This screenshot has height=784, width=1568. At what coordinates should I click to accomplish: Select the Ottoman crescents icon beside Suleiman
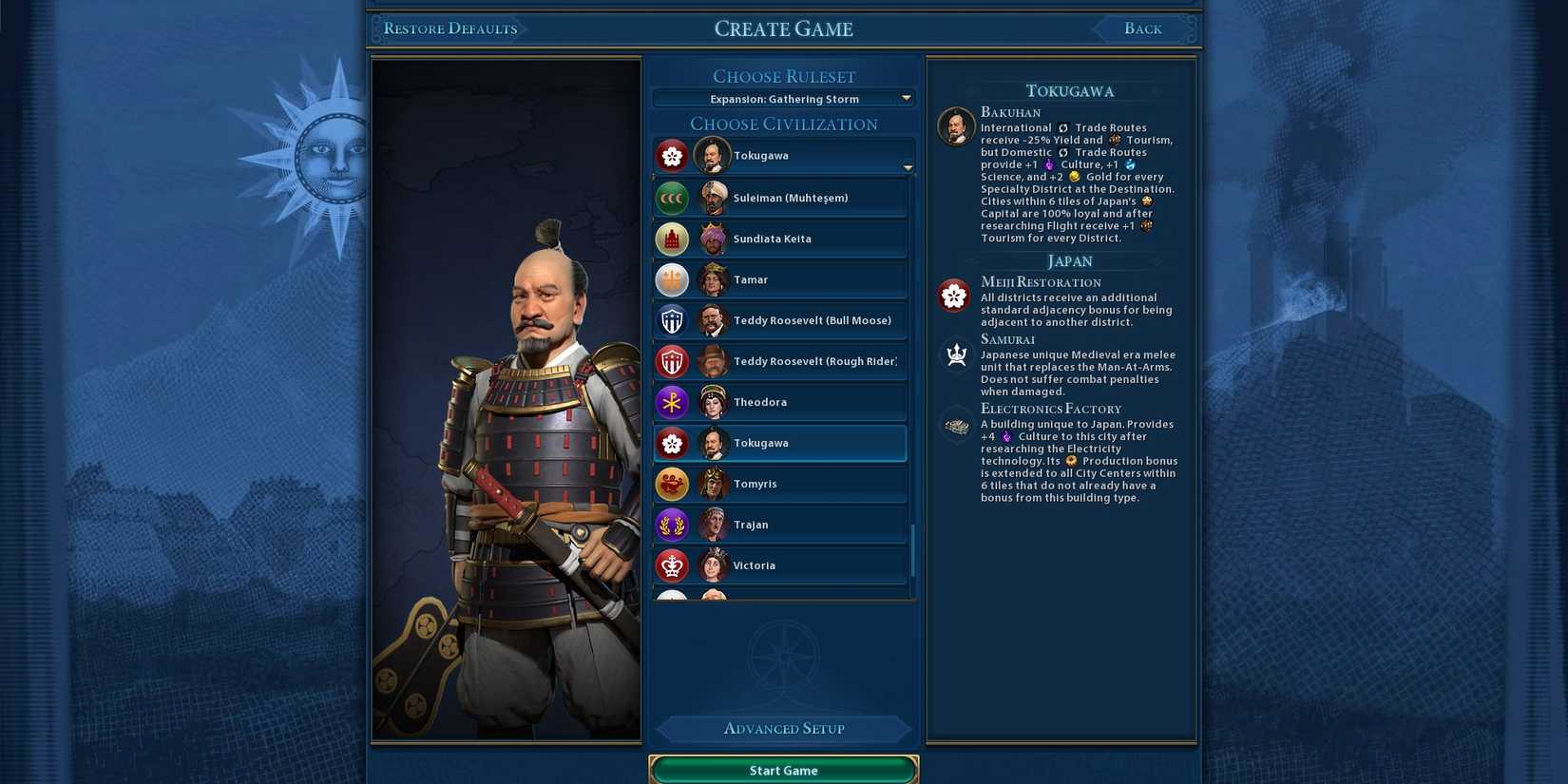pos(673,198)
